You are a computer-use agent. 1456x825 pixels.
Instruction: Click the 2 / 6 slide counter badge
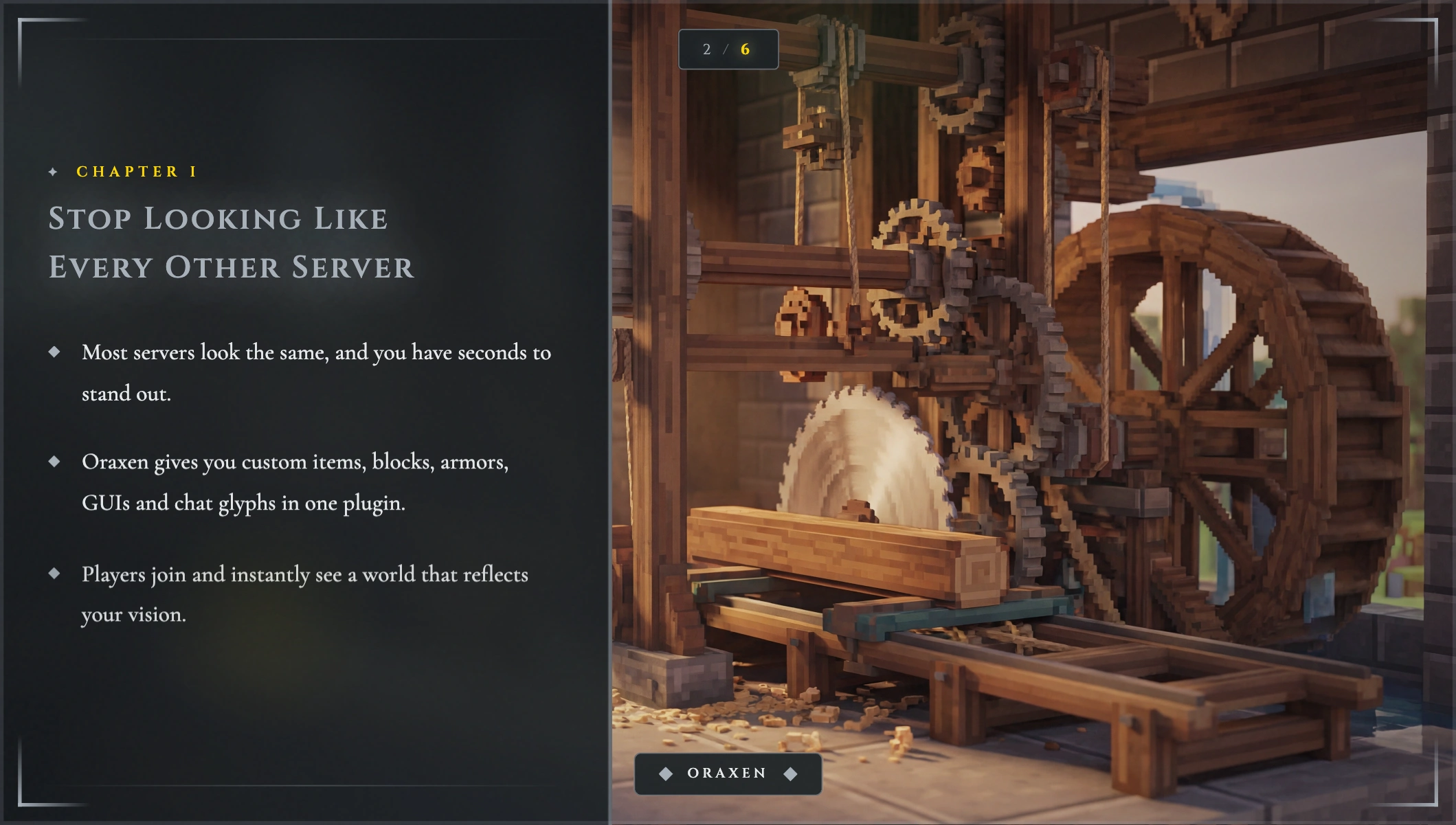[728, 49]
